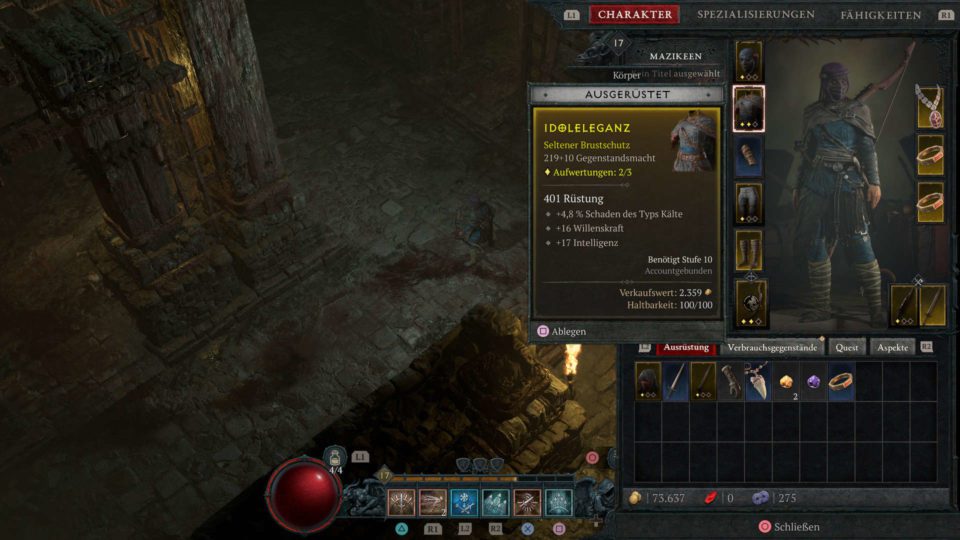Choose the equipped gloves slot
Viewport: 960px width, 540px height.
pyautogui.click(x=749, y=156)
